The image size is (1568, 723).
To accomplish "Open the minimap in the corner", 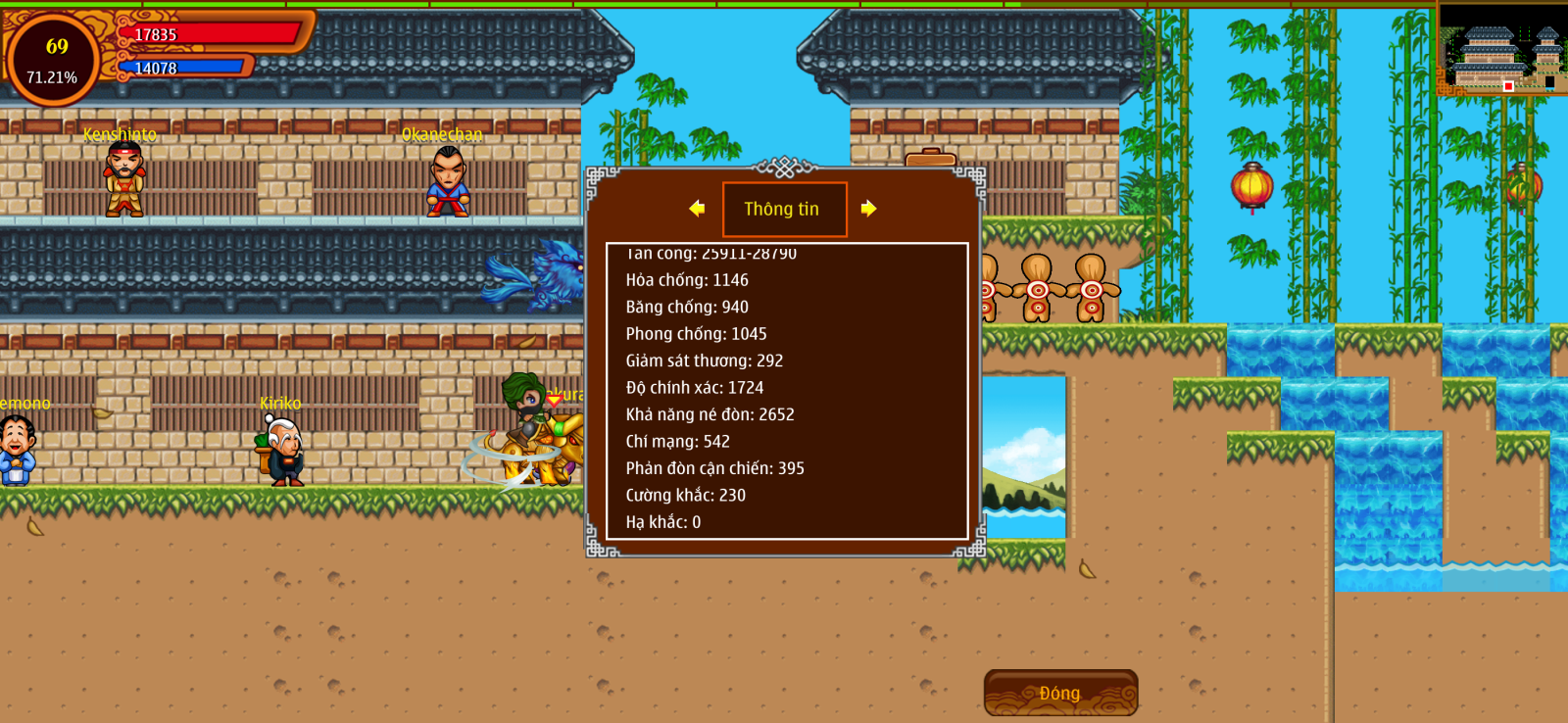I will pyautogui.click(x=1501, y=49).
